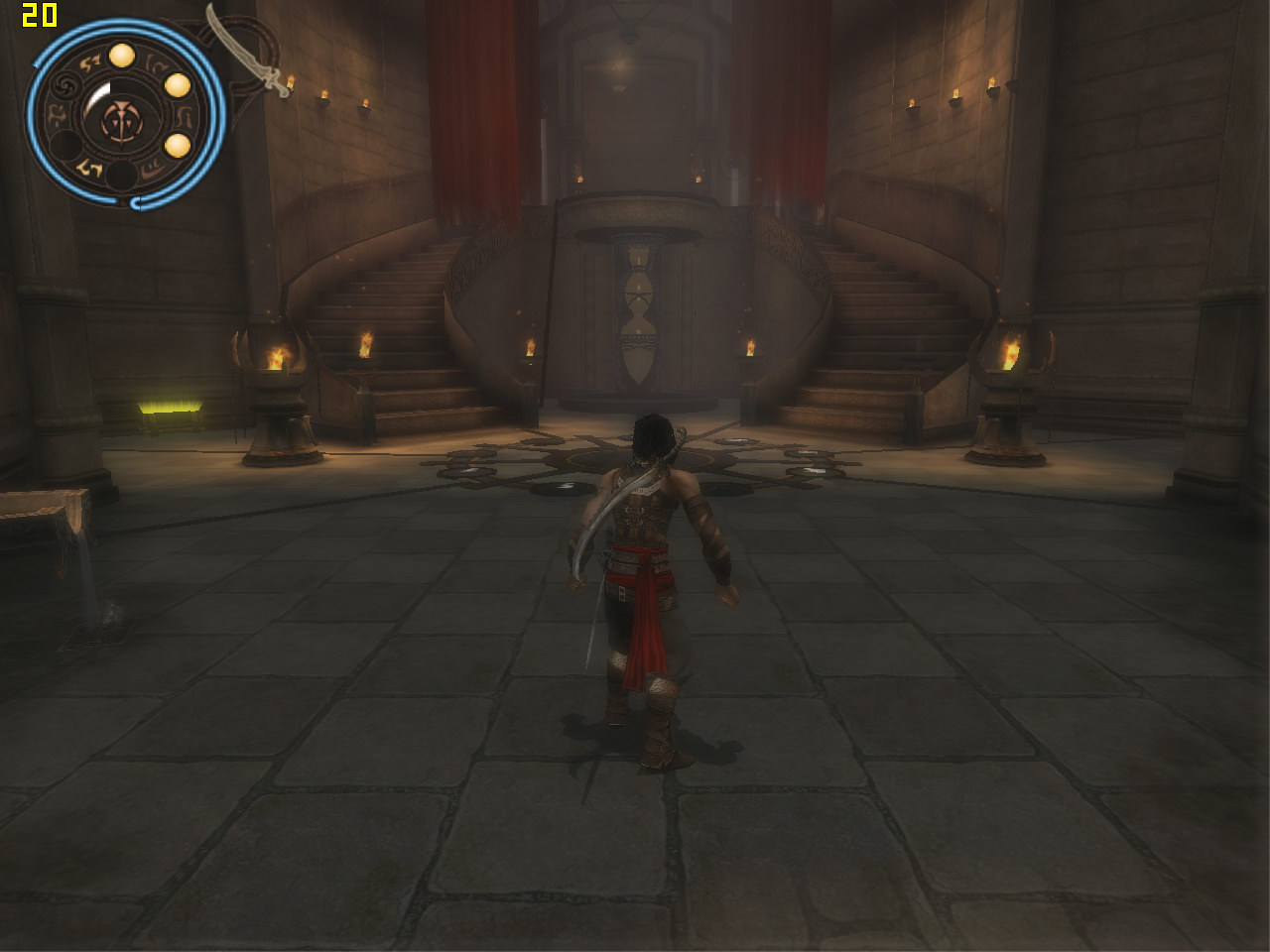Click the spiral swirl symbol on the medallion
The image size is (1270, 952).
tap(66, 86)
